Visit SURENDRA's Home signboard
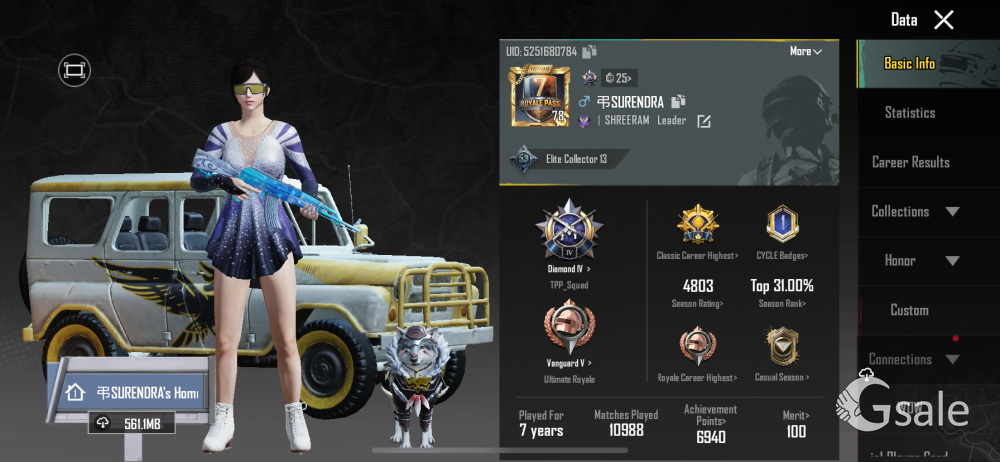This screenshot has height=462, width=1000. pyautogui.click(x=132, y=393)
